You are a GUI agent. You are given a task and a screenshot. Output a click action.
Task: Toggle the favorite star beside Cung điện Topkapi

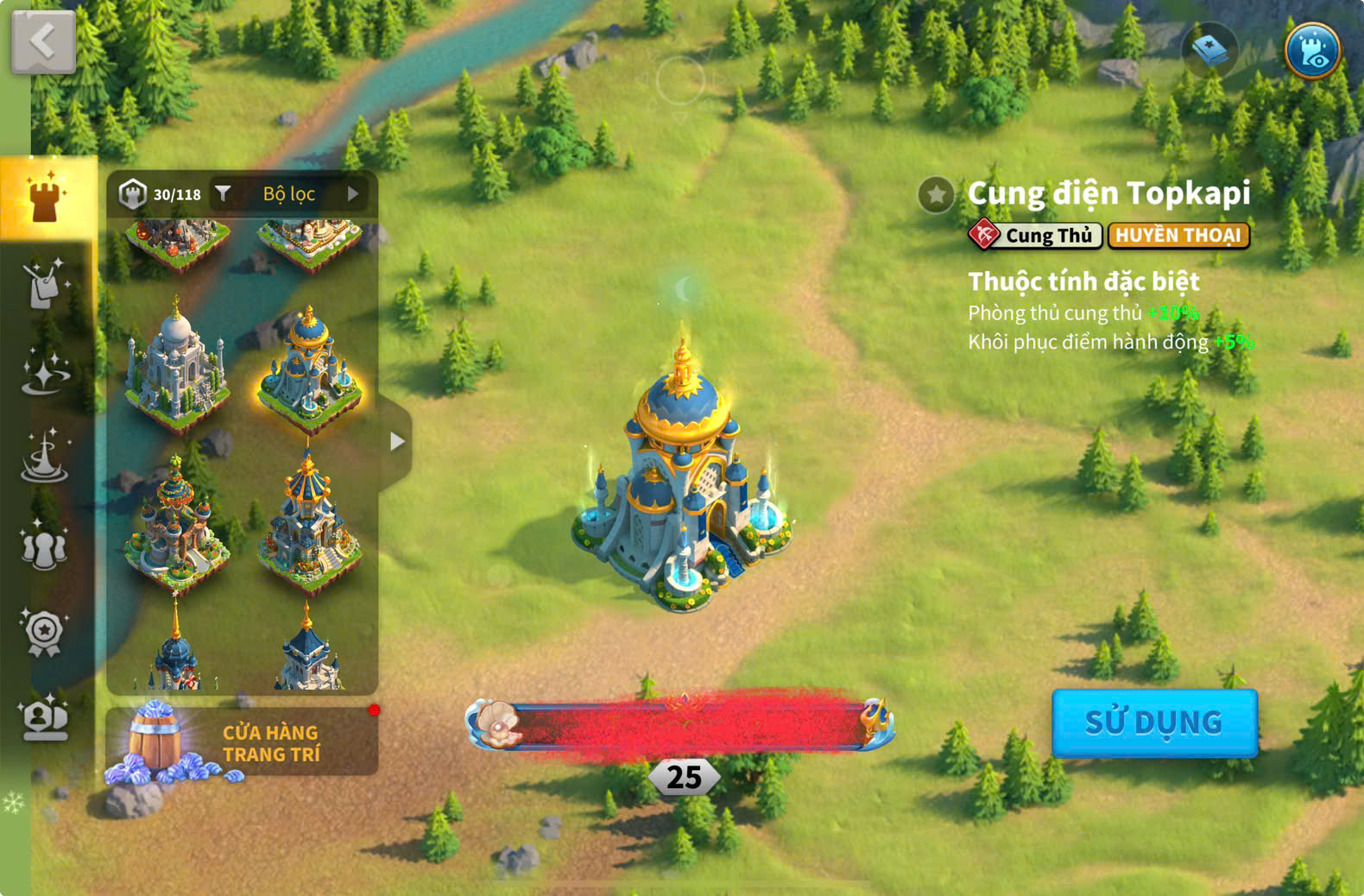point(936,195)
